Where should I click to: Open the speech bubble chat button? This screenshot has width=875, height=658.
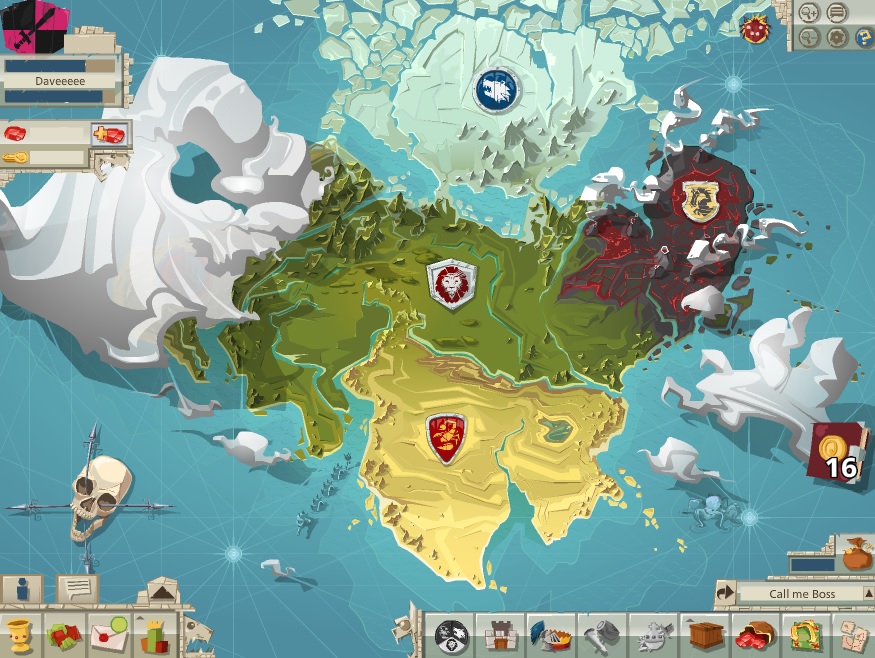[76, 589]
